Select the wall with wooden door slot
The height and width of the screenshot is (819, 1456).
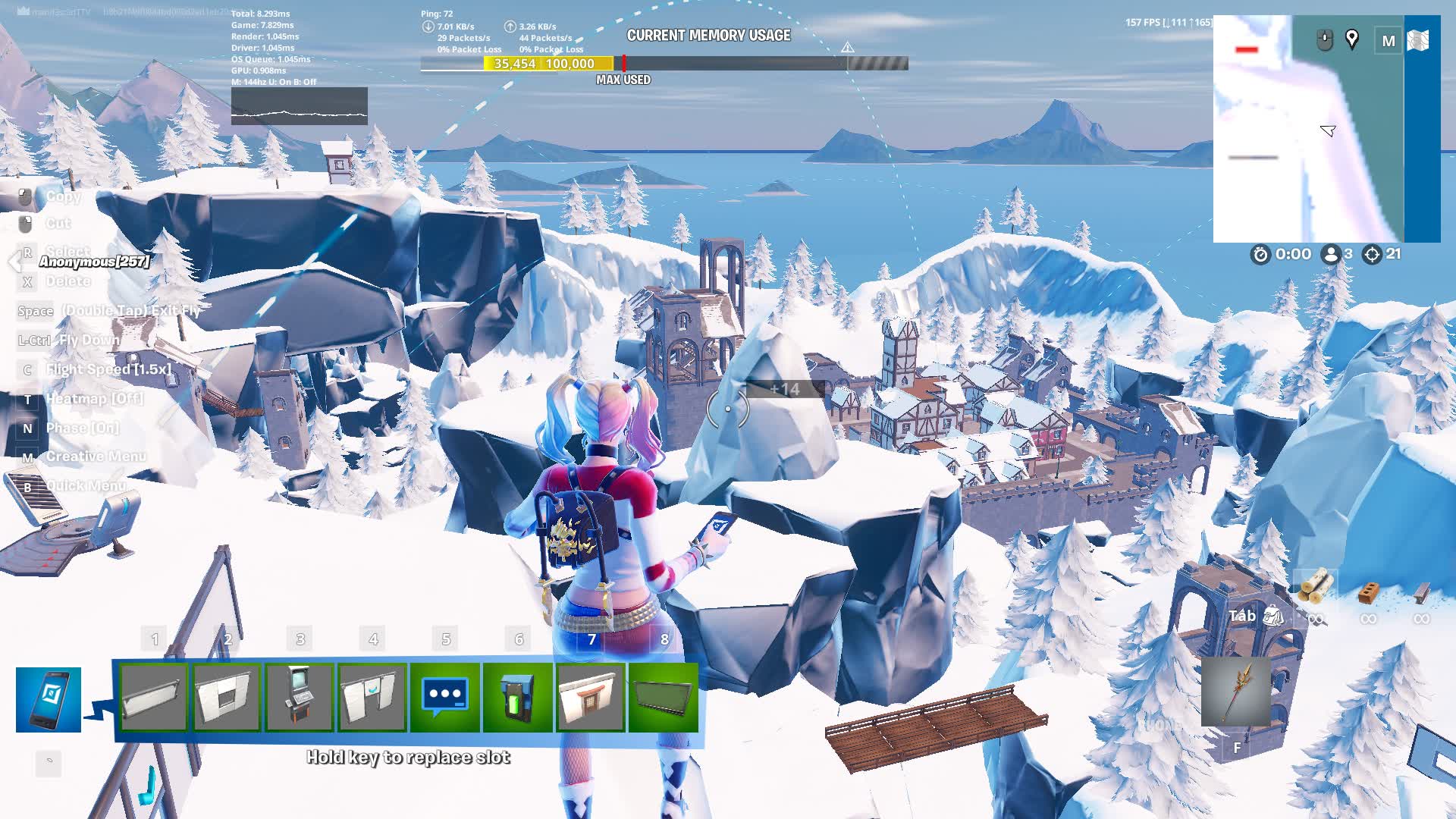click(x=591, y=697)
